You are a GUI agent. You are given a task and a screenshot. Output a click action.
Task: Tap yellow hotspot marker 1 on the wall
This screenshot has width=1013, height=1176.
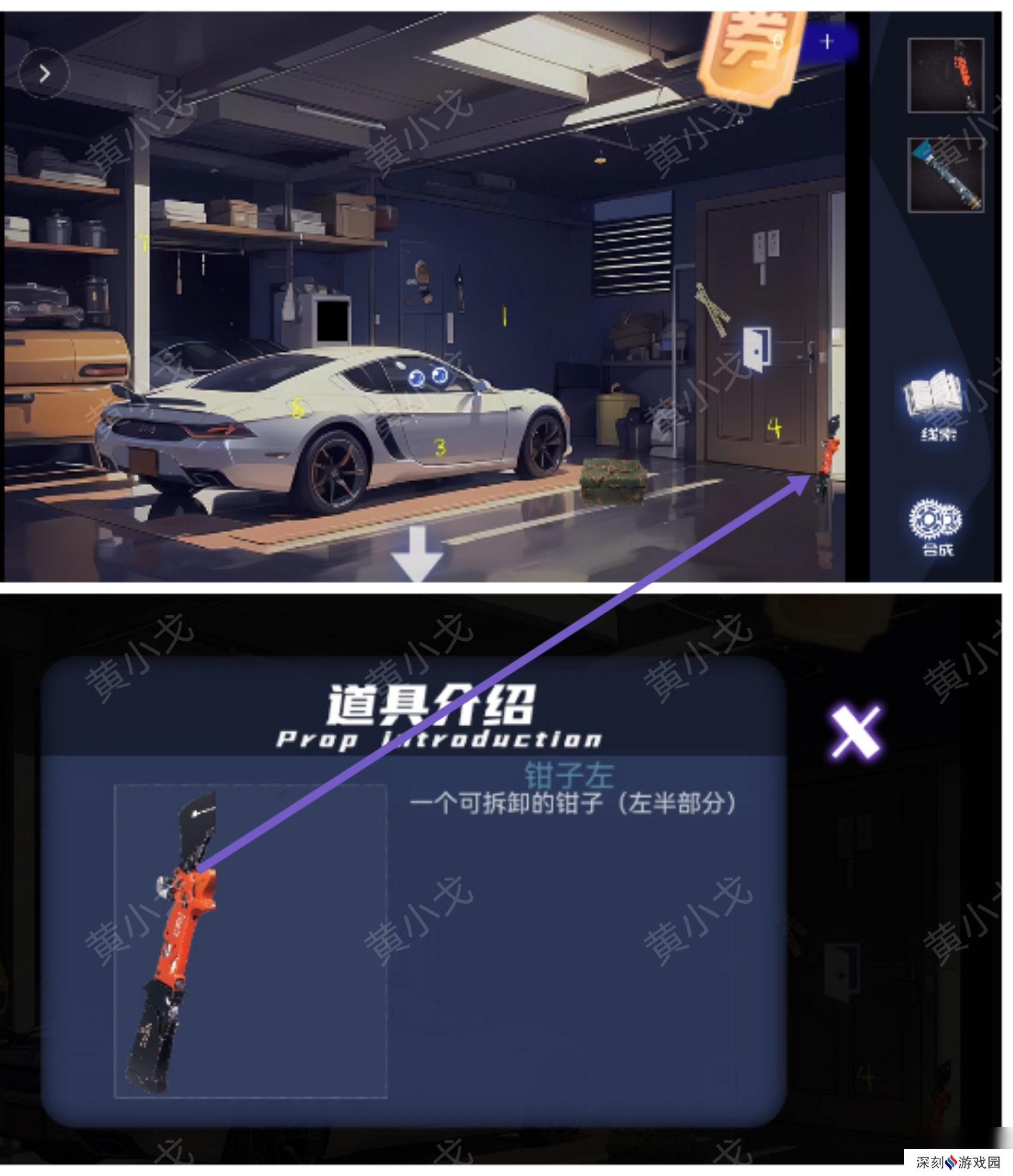pos(505,316)
